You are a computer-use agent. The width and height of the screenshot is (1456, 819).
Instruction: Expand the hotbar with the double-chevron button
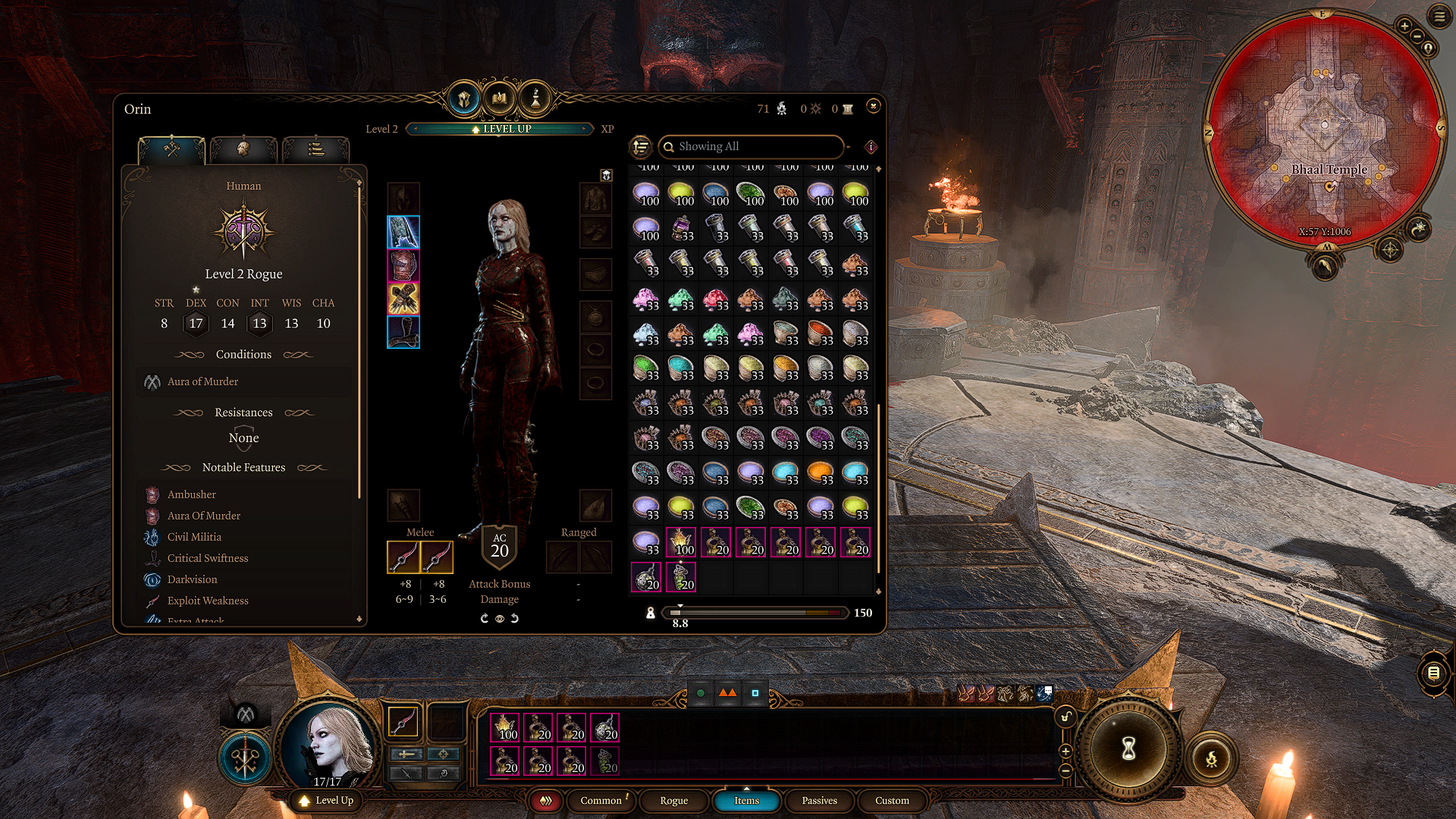(x=546, y=801)
